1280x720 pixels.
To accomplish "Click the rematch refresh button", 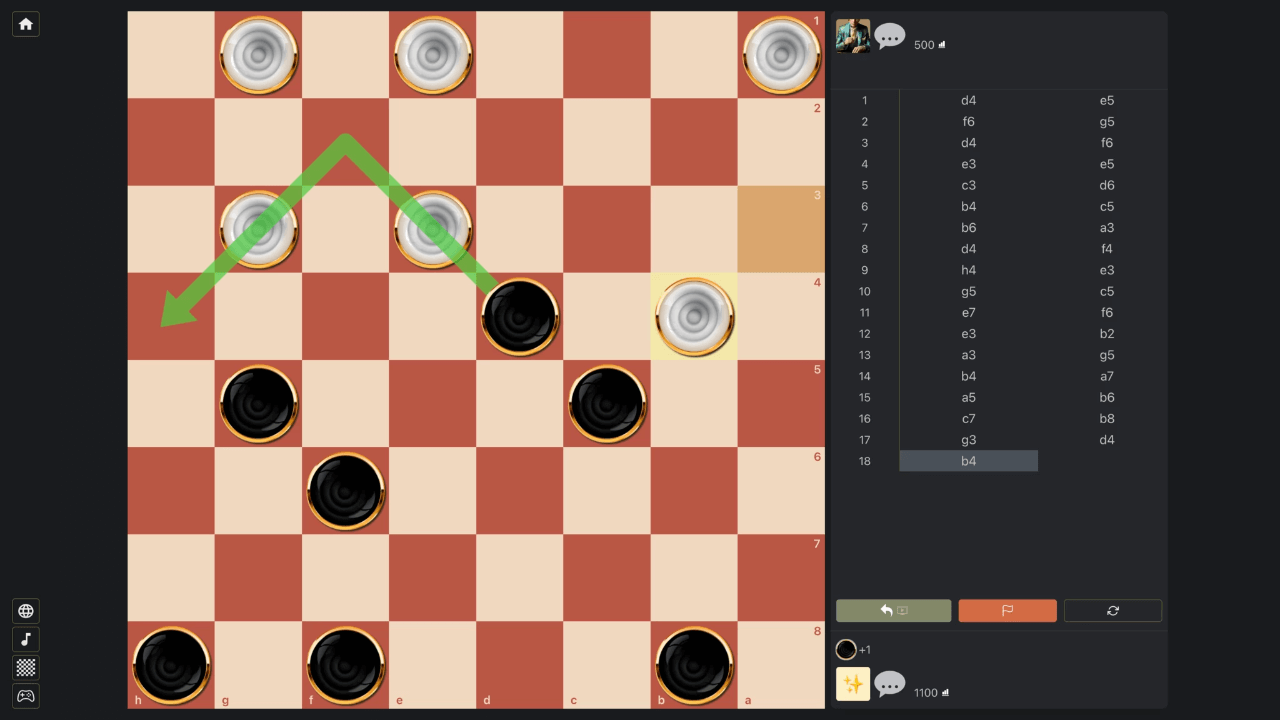I will pyautogui.click(x=1112, y=610).
